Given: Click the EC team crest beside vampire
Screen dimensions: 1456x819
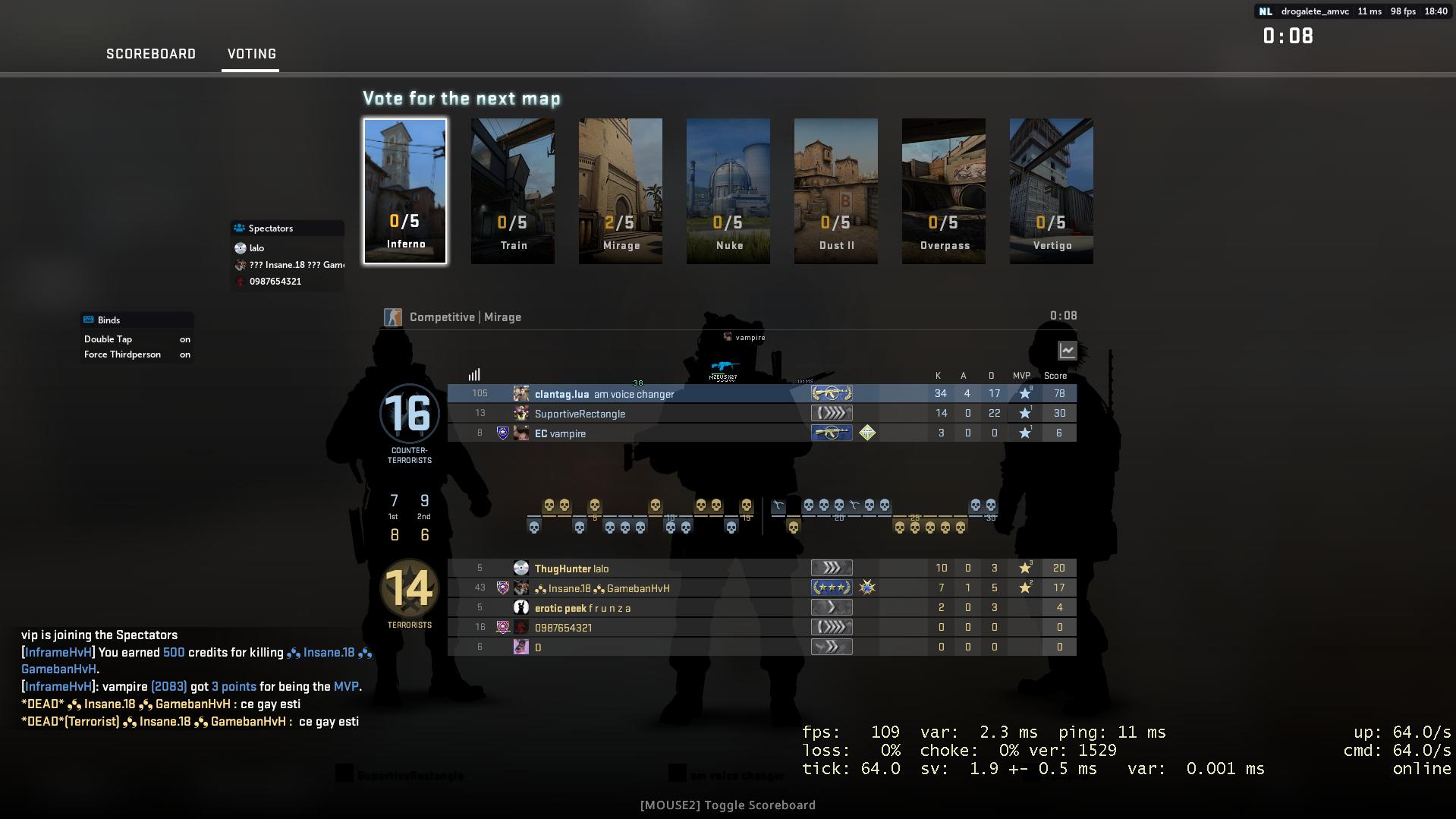Looking at the screenshot, I should pos(502,433).
